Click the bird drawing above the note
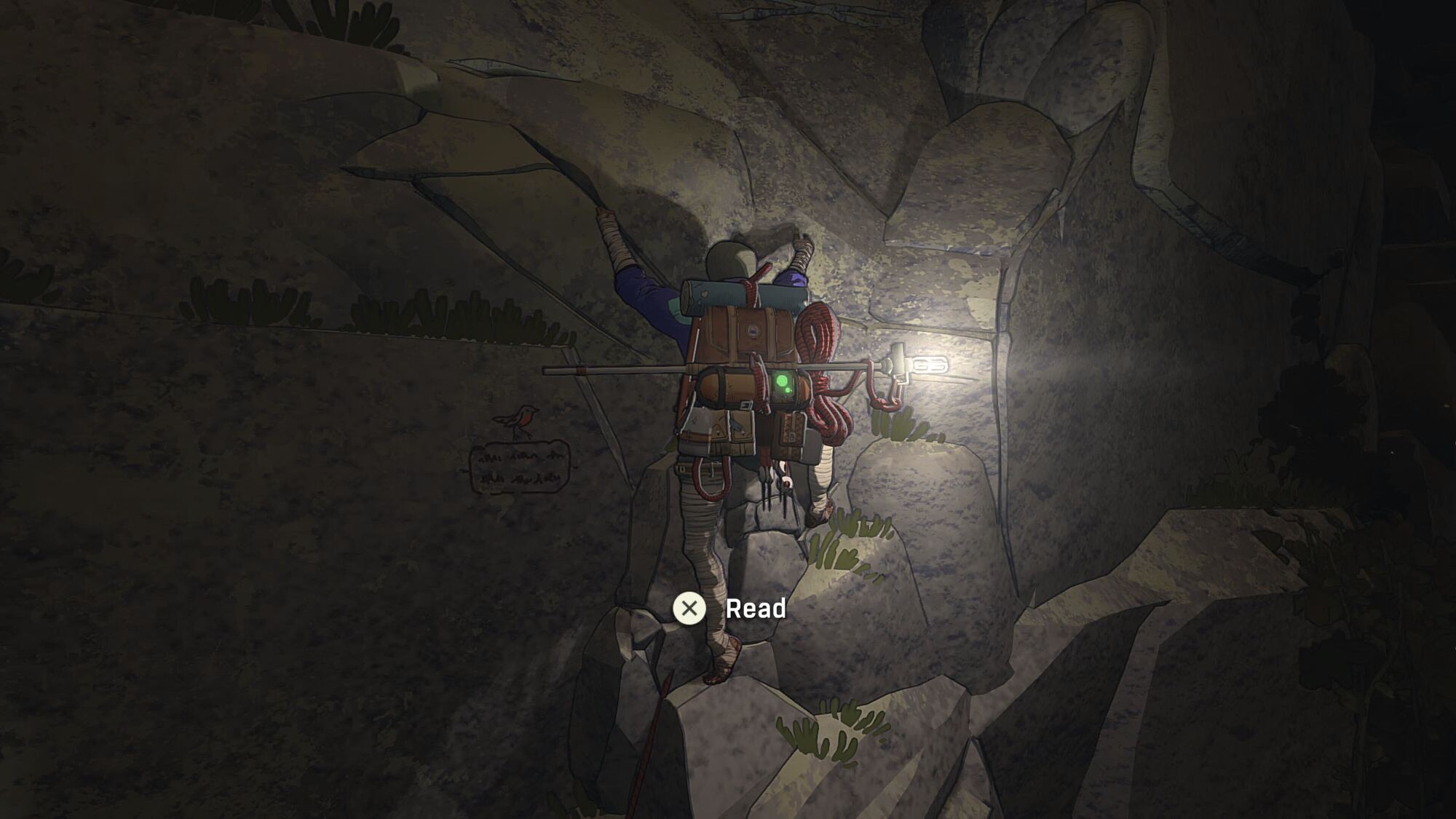 (523, 418)
